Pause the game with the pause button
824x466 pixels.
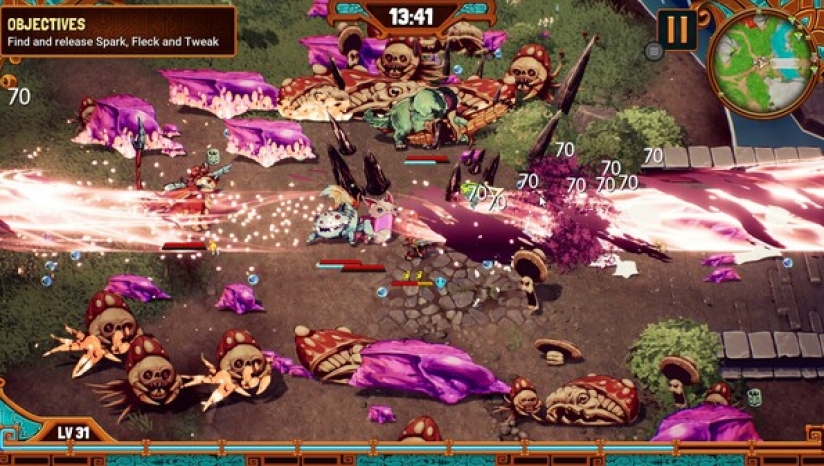(677, 28)
